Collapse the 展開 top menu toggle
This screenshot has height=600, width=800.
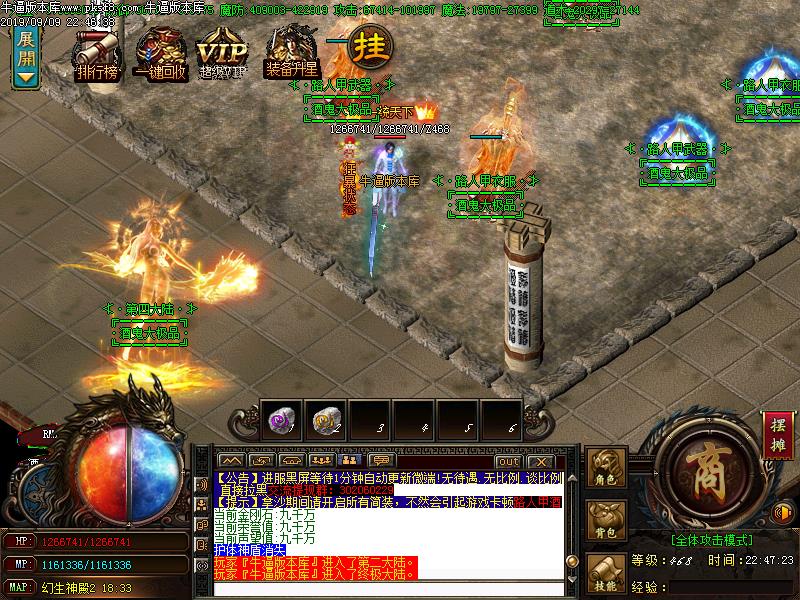[x=26, y=57]
